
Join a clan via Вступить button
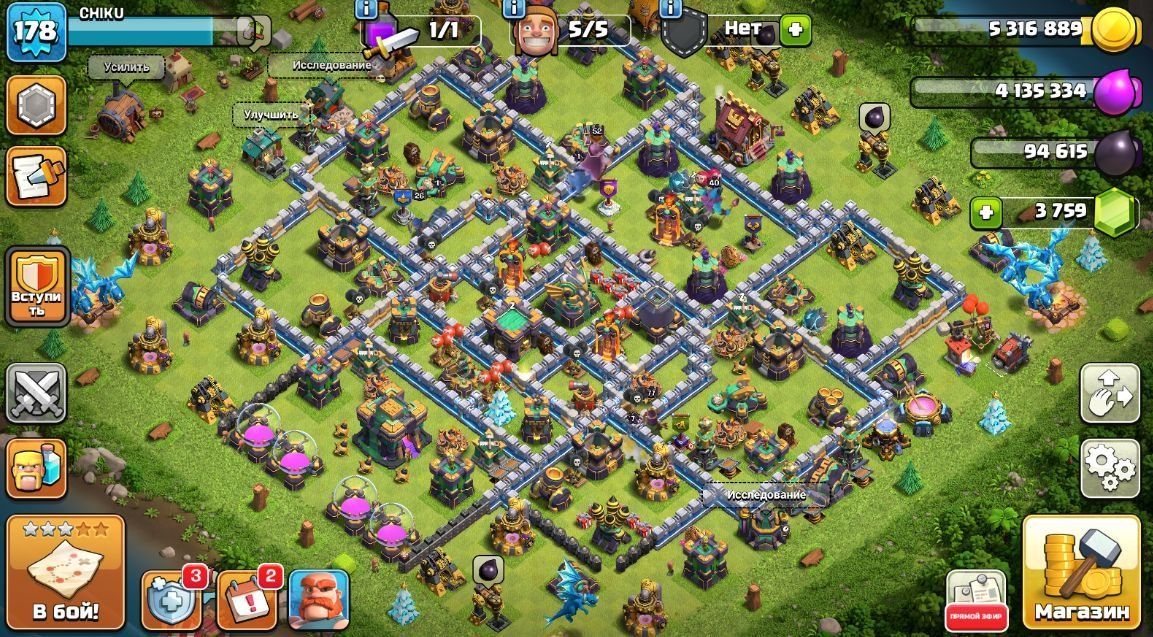(x=37, y=287)
